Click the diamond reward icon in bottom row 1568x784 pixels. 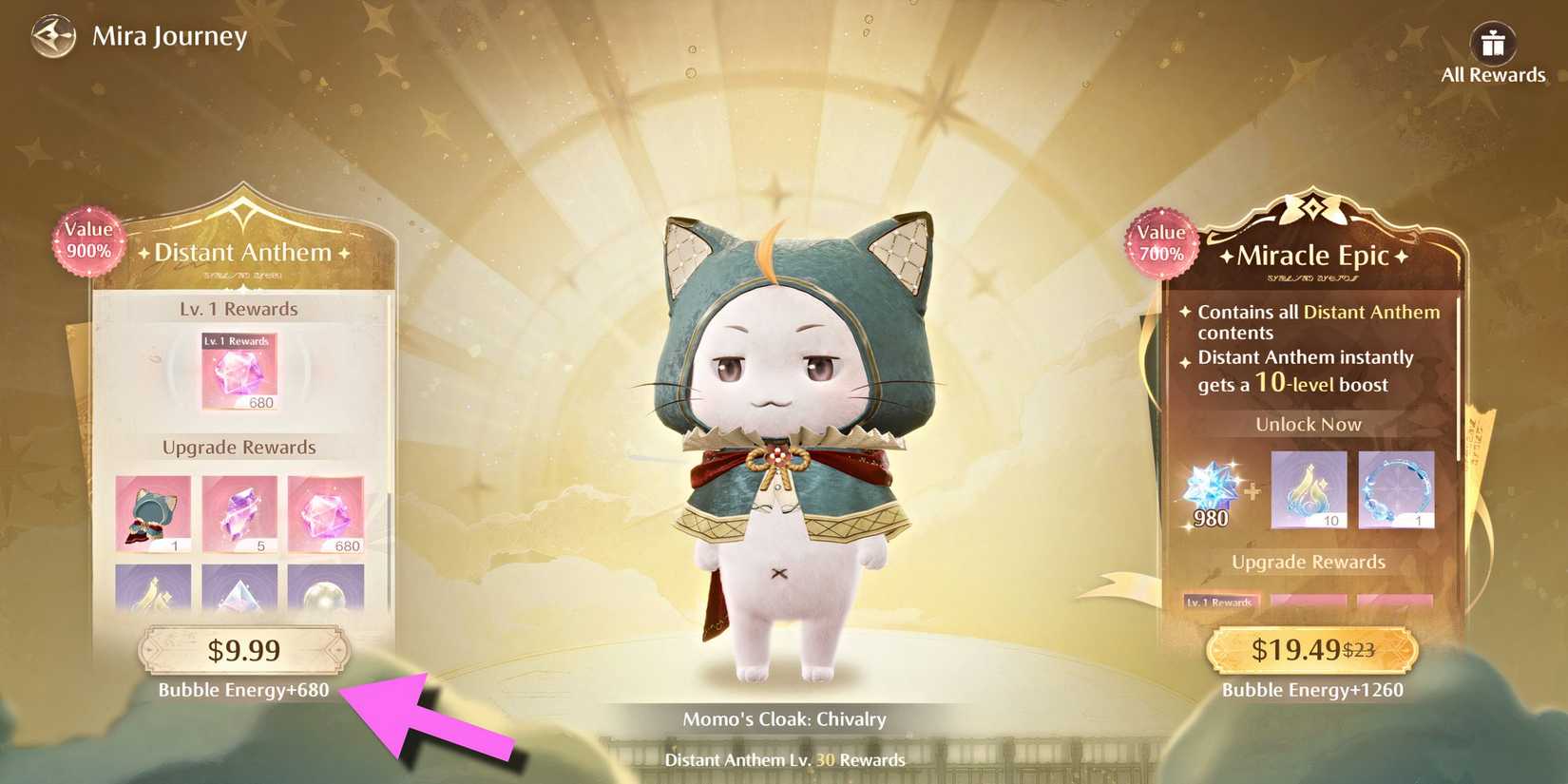pos(239,594)
